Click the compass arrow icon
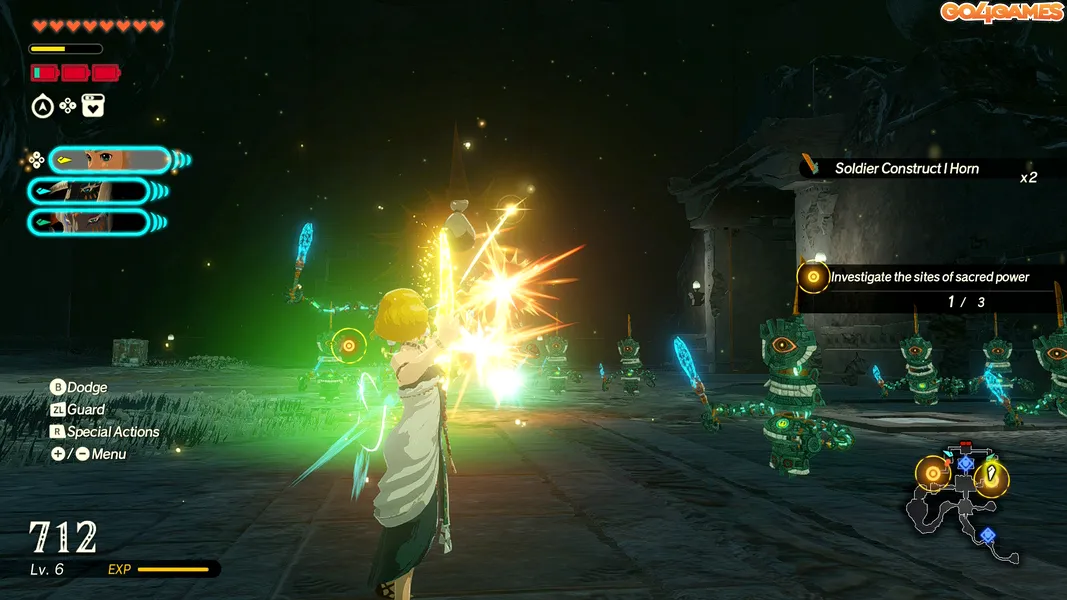Image resolution: width=1067 pixels, height=600 pixels. click(x=42, y=106)
